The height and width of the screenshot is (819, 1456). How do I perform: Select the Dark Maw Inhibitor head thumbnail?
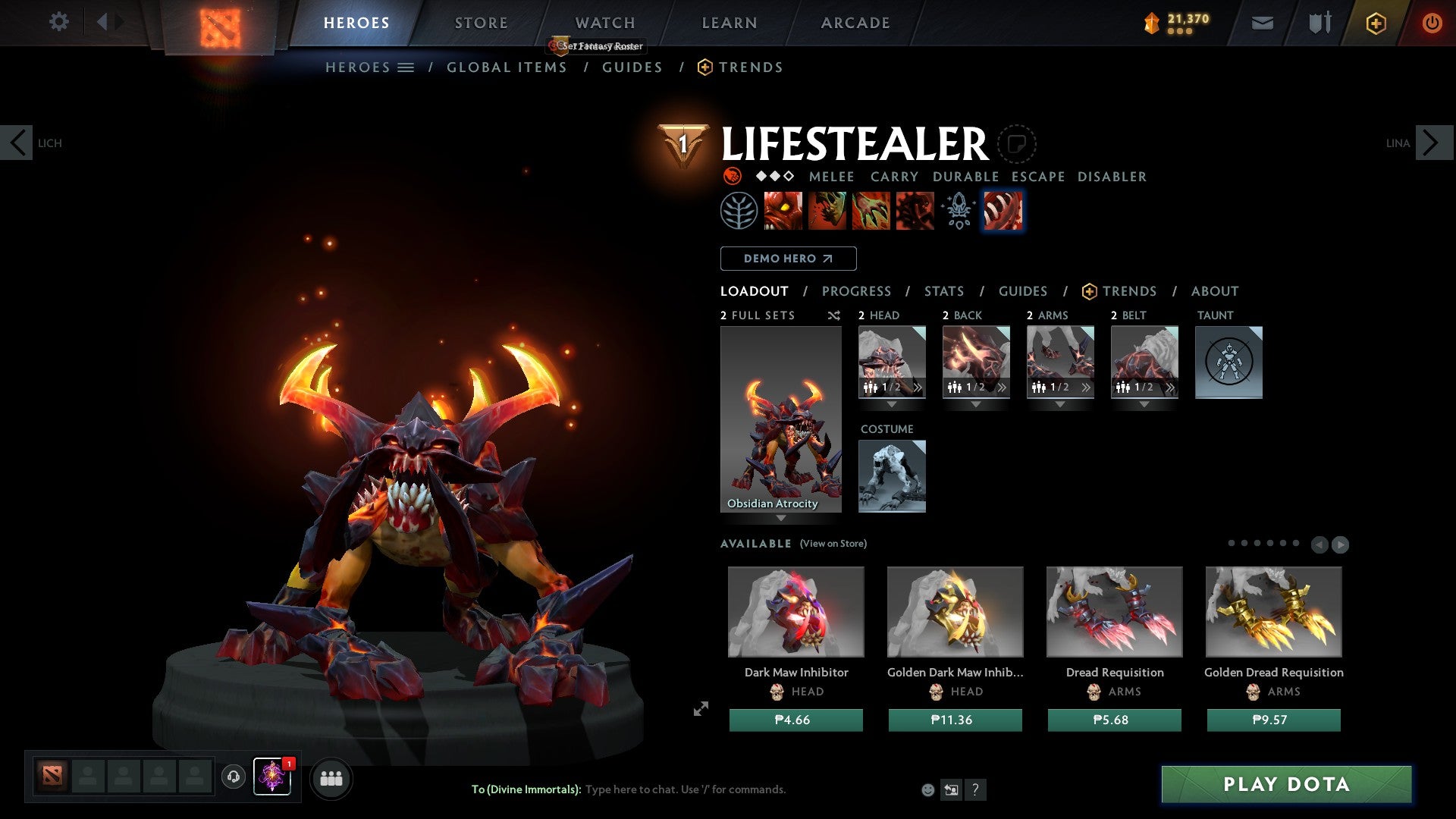[x=796, y=611]
